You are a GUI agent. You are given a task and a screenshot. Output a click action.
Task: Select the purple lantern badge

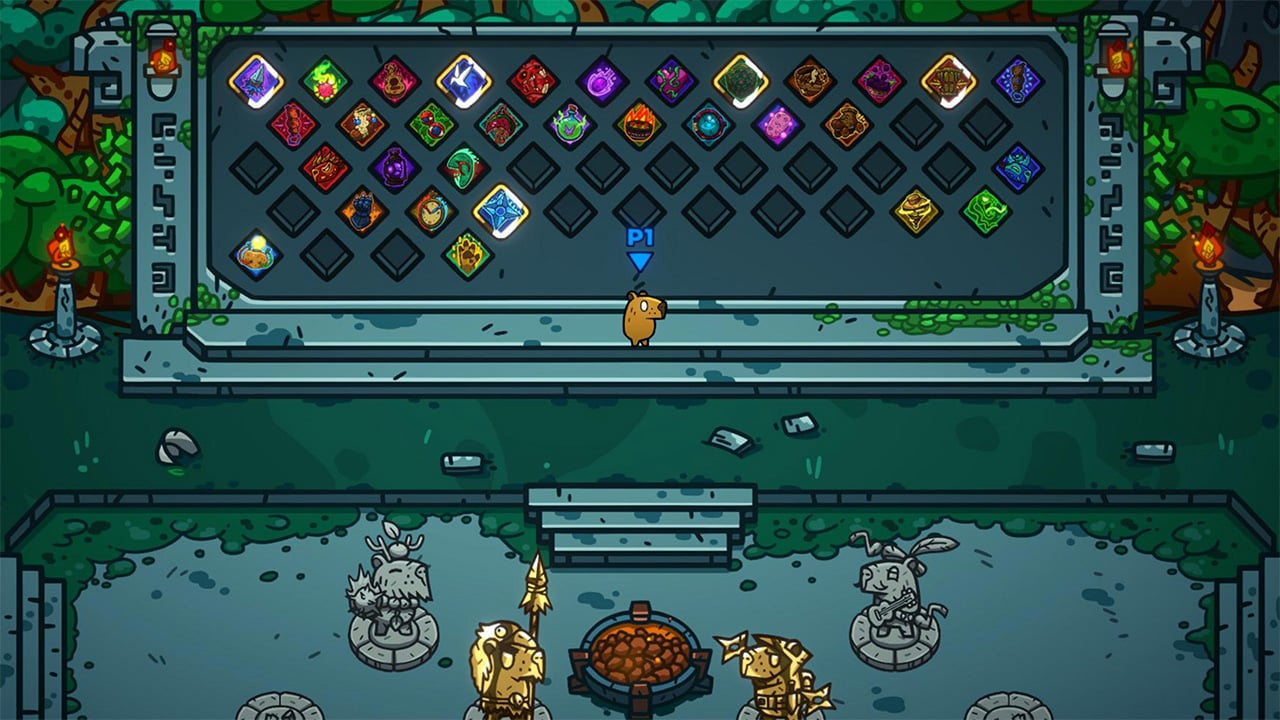pos(394,169)
